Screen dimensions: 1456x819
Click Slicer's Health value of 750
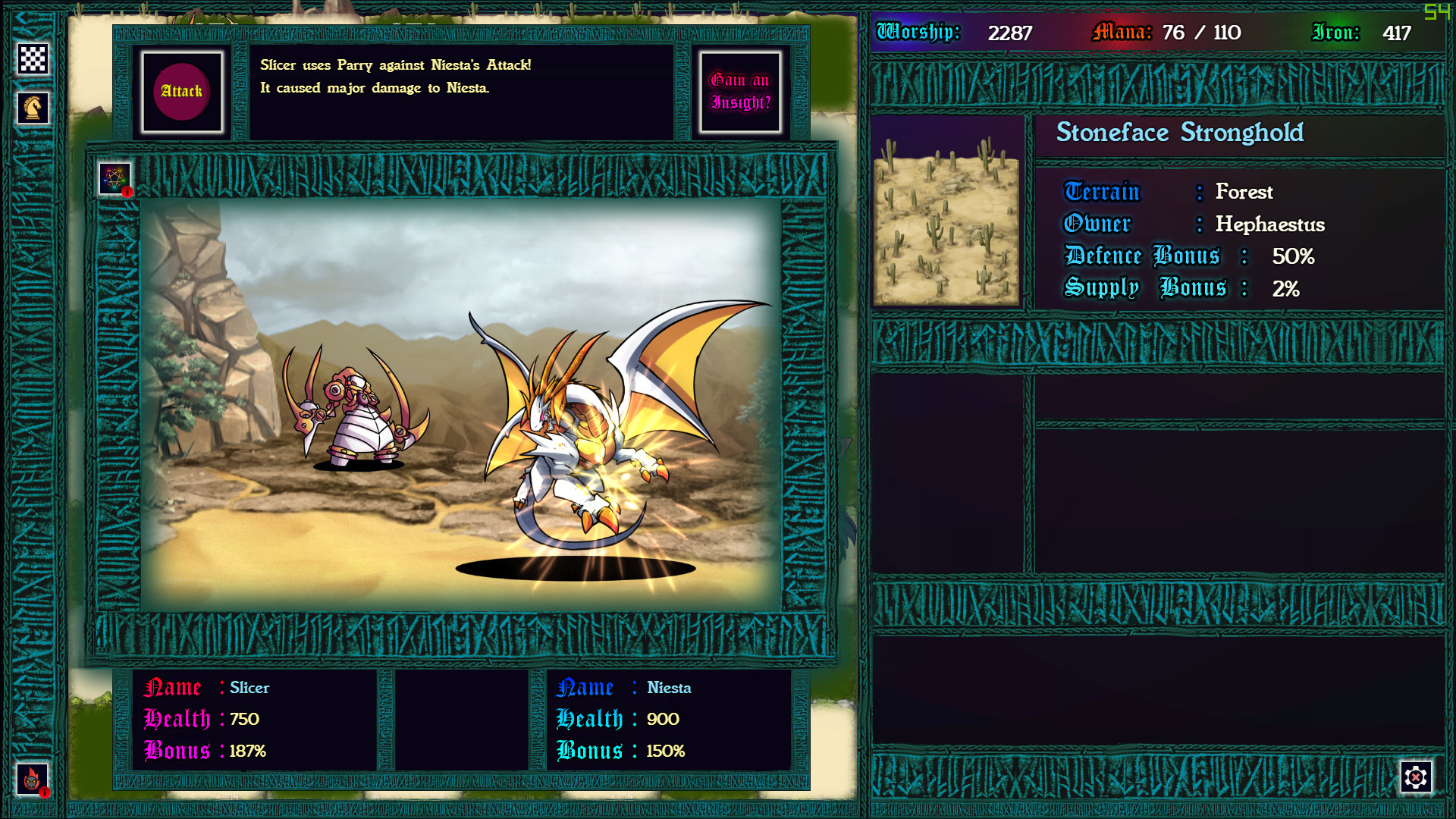click(246, 720)
